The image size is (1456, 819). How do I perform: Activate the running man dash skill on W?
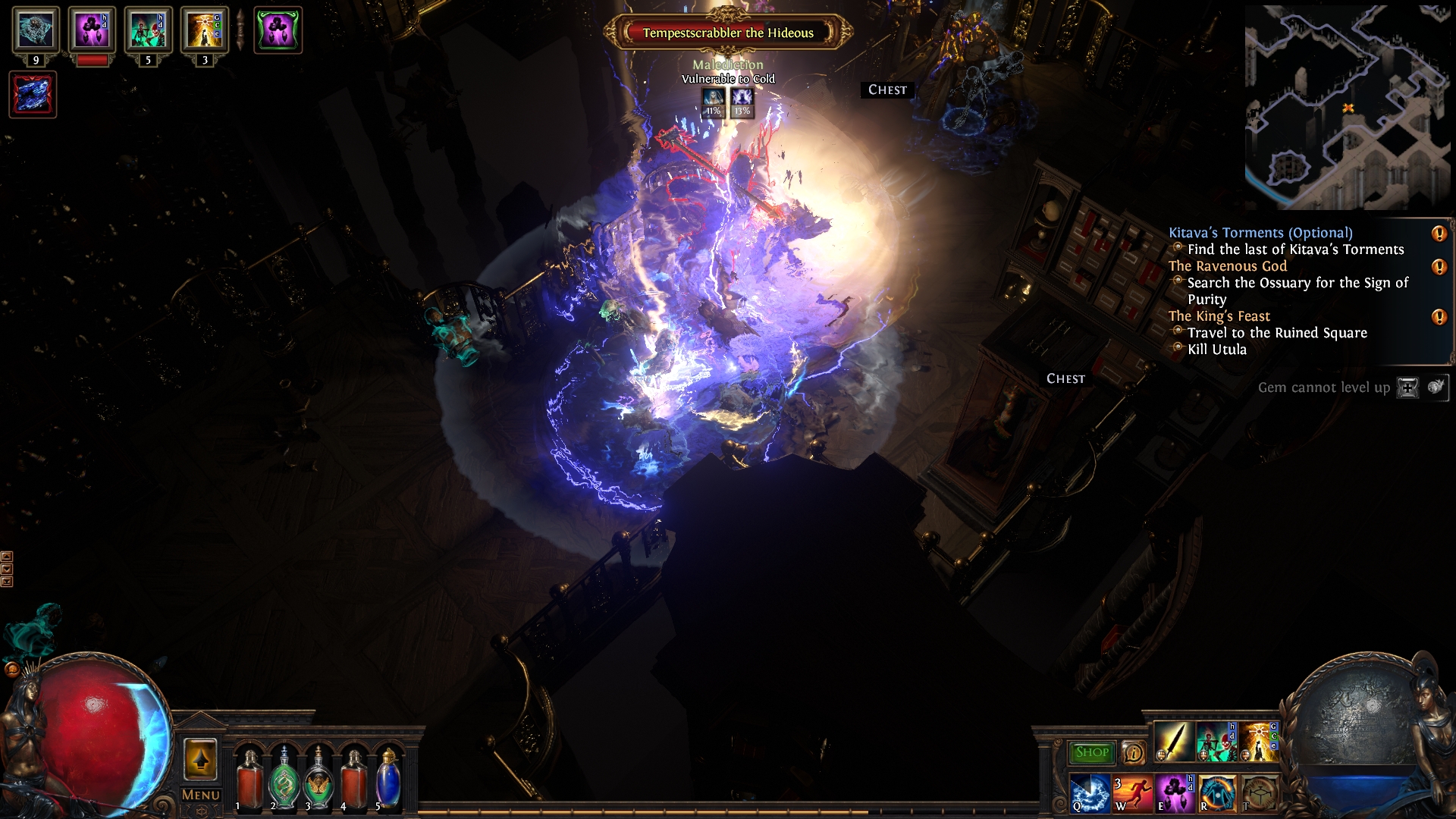tap(1131, 793)
